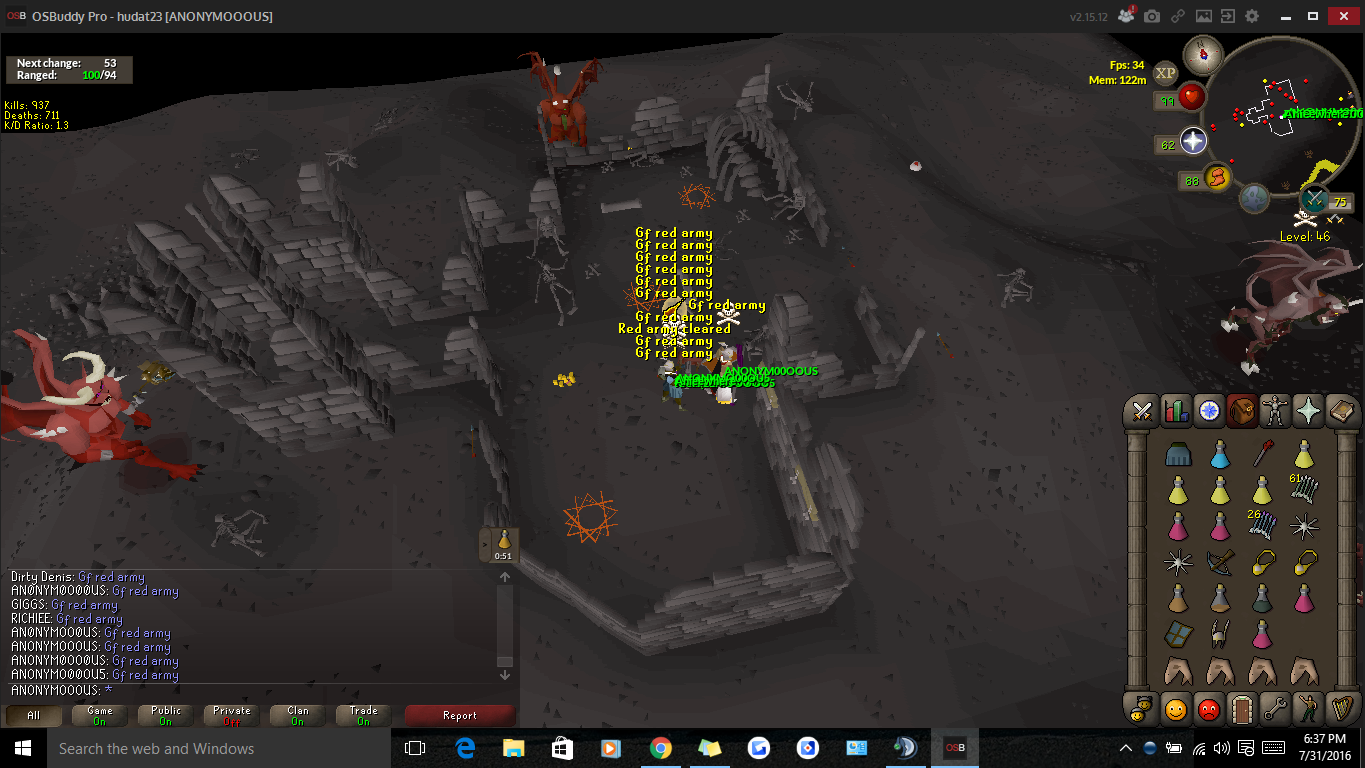This screenshot has height=768, width=1365.
Task: Click the blue potion in the inventory
Action: pyautogui.click(x=1220, y=454)
